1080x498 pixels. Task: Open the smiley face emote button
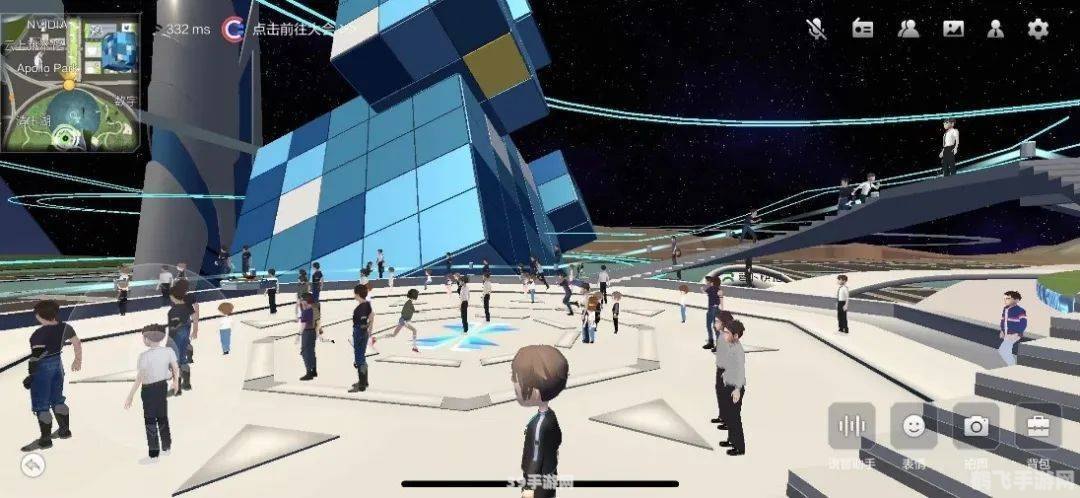(x=913, y=426)
